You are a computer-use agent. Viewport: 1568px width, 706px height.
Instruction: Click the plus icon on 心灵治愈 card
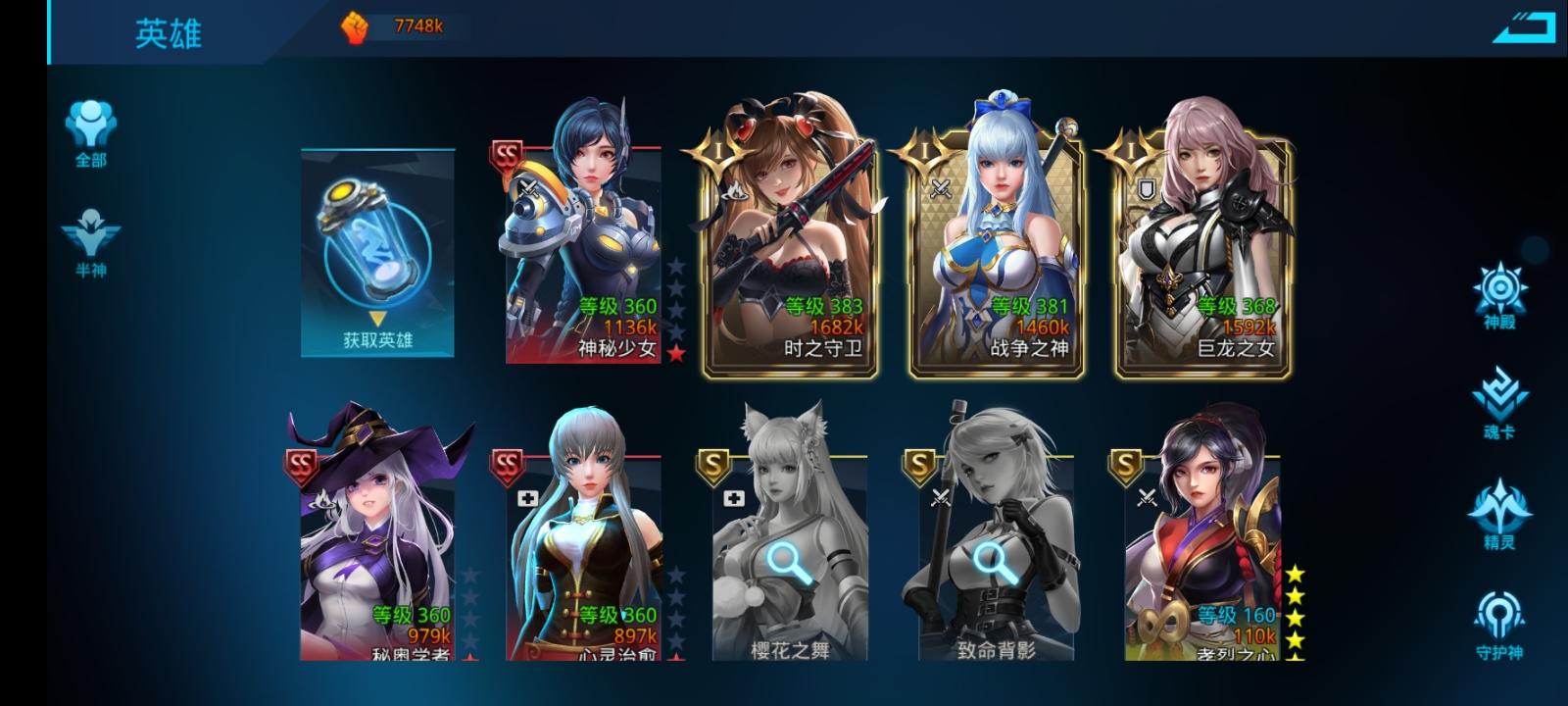(x=528, y=498)
